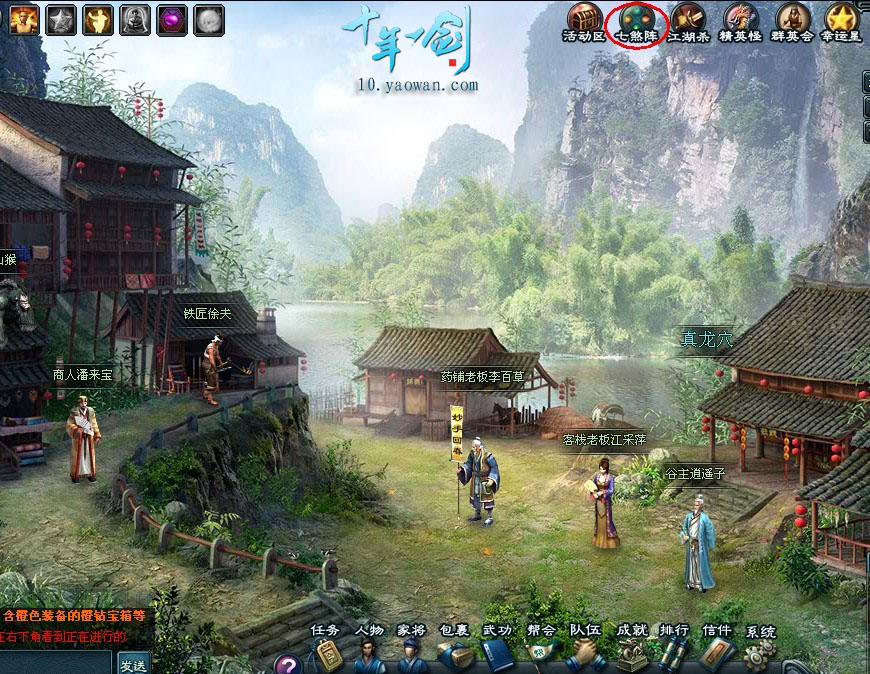The image size is (870, 674).
Task: Click the purple orb buff icon
Action: coord(172,19)
